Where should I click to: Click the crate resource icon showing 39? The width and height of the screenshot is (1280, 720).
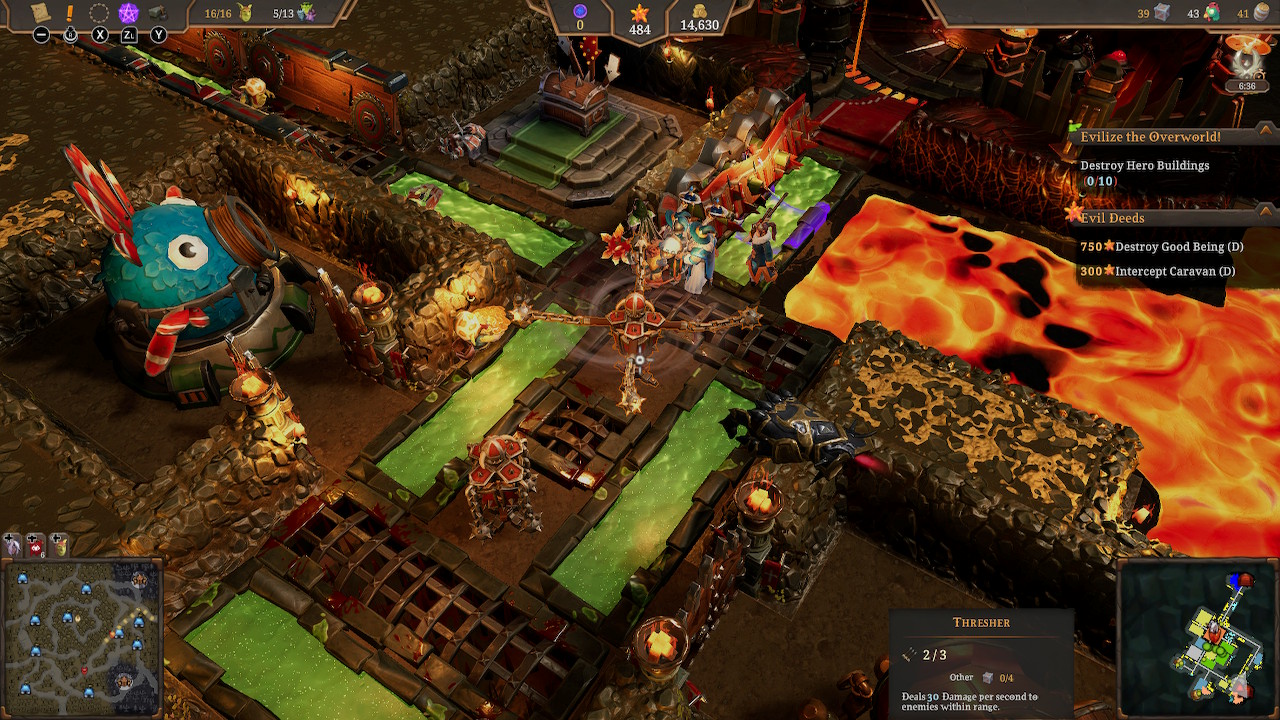[1161, 13]
